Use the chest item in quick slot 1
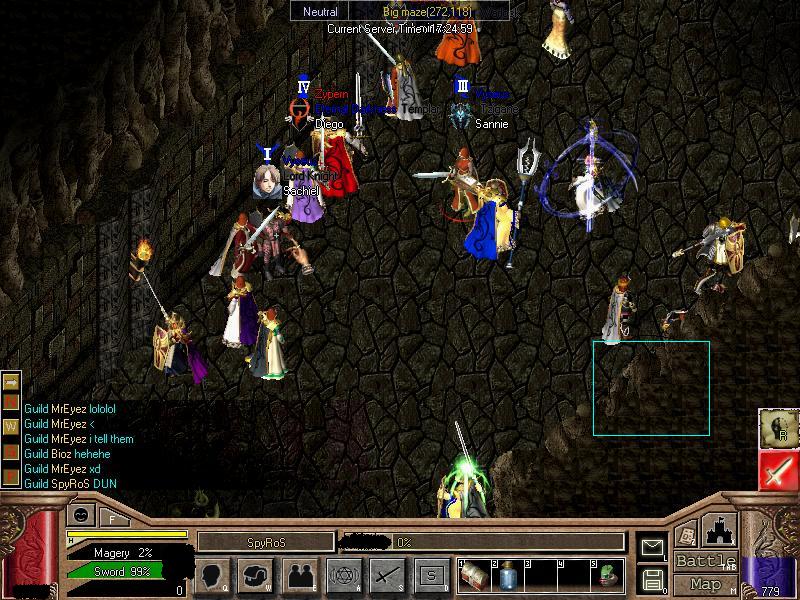 (474, 575)
